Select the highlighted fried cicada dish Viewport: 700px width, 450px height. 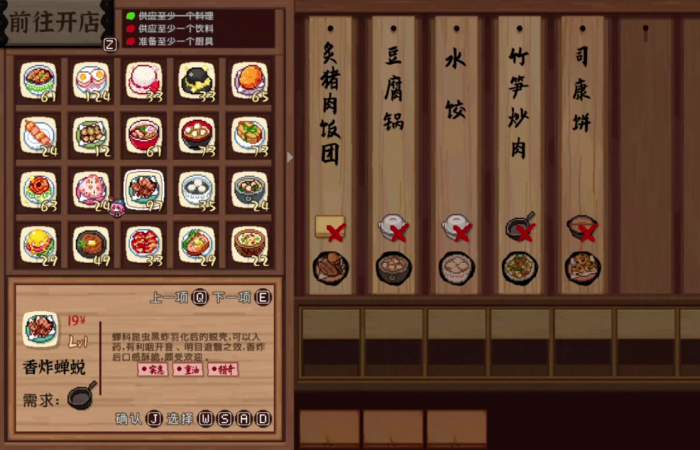coord(144,188)
